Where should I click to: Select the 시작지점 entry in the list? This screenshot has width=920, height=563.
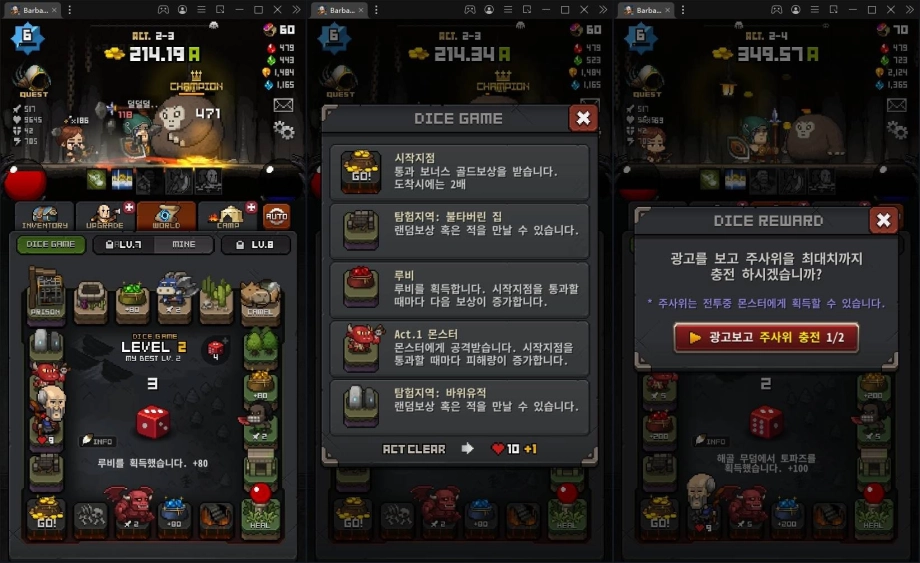coord(461,172)
